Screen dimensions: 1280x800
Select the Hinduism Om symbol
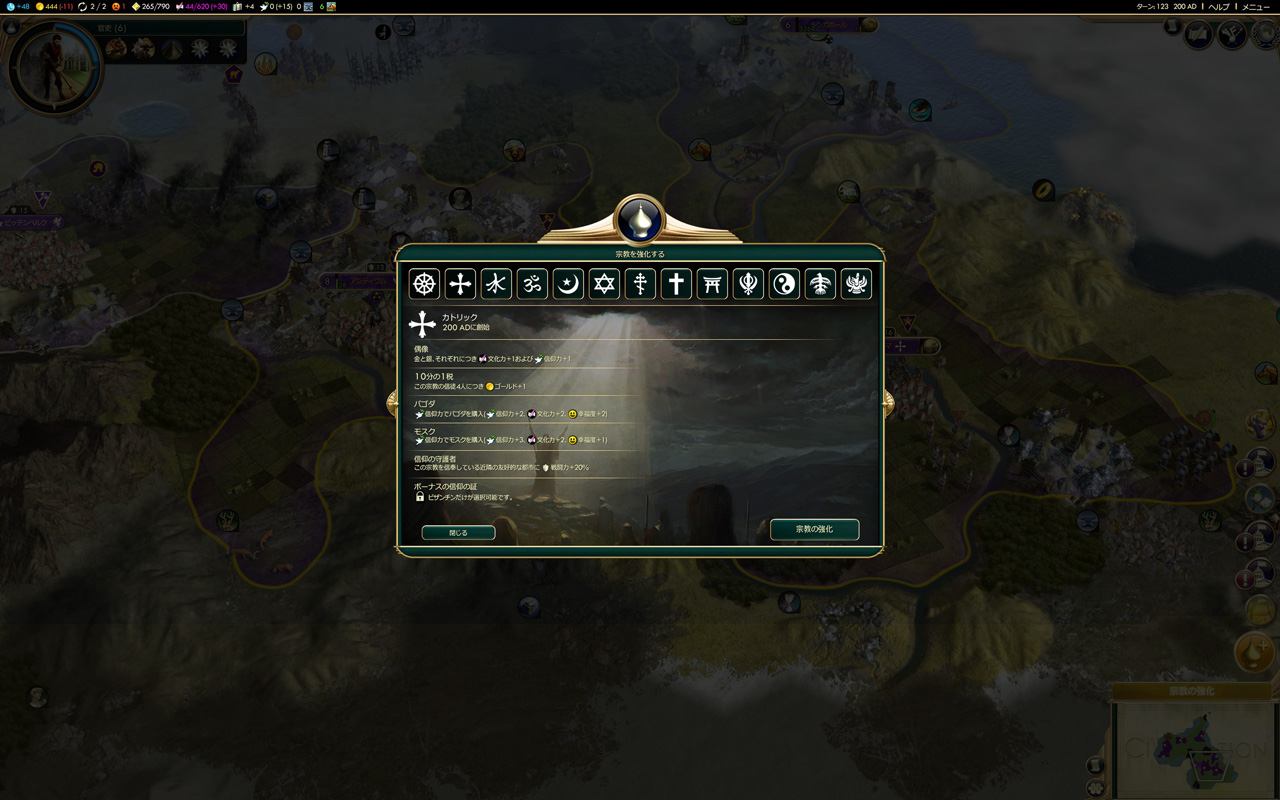(x=532, y=284)
